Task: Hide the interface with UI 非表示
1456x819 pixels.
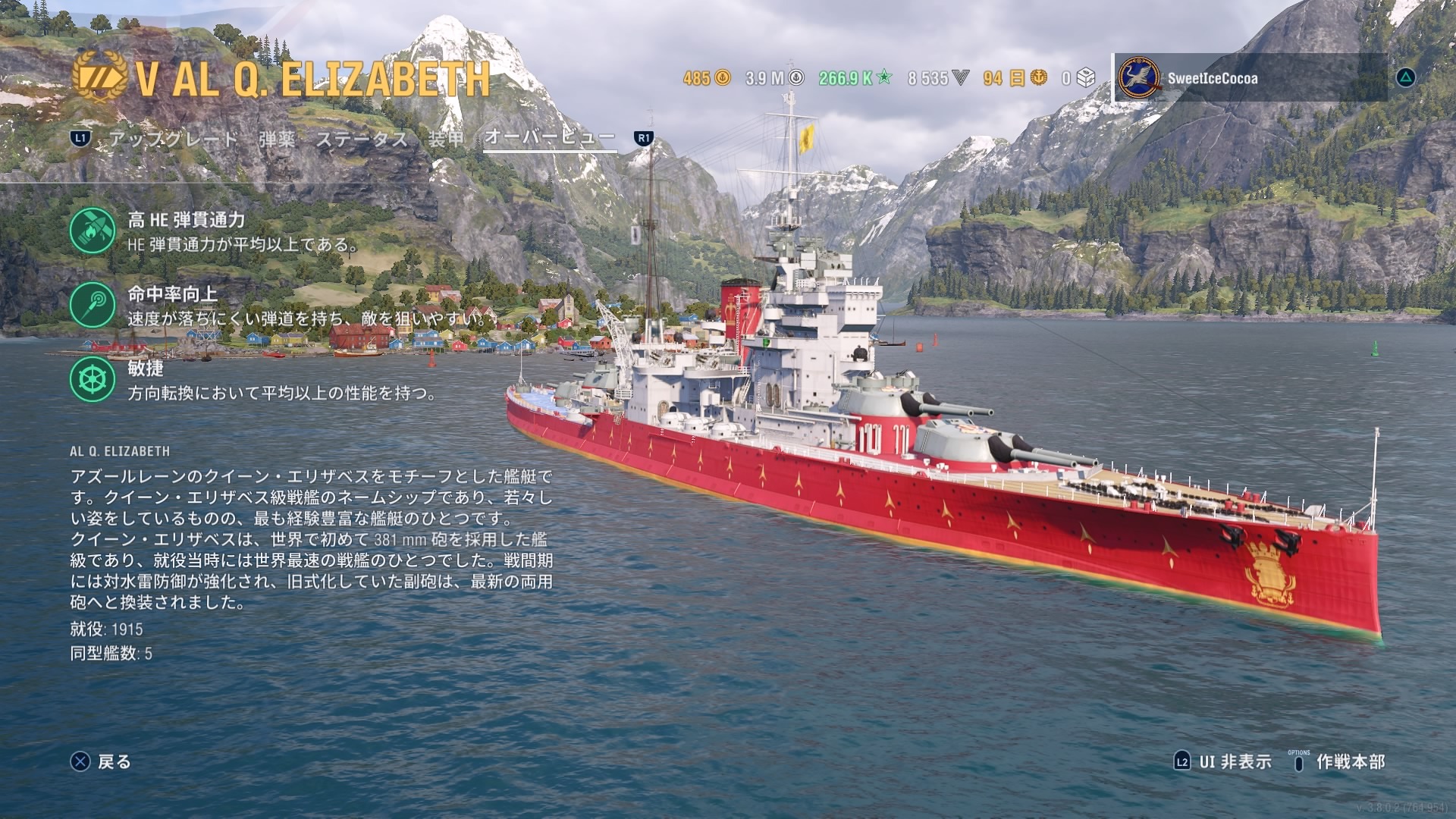Action: [x=1222, y=761]
